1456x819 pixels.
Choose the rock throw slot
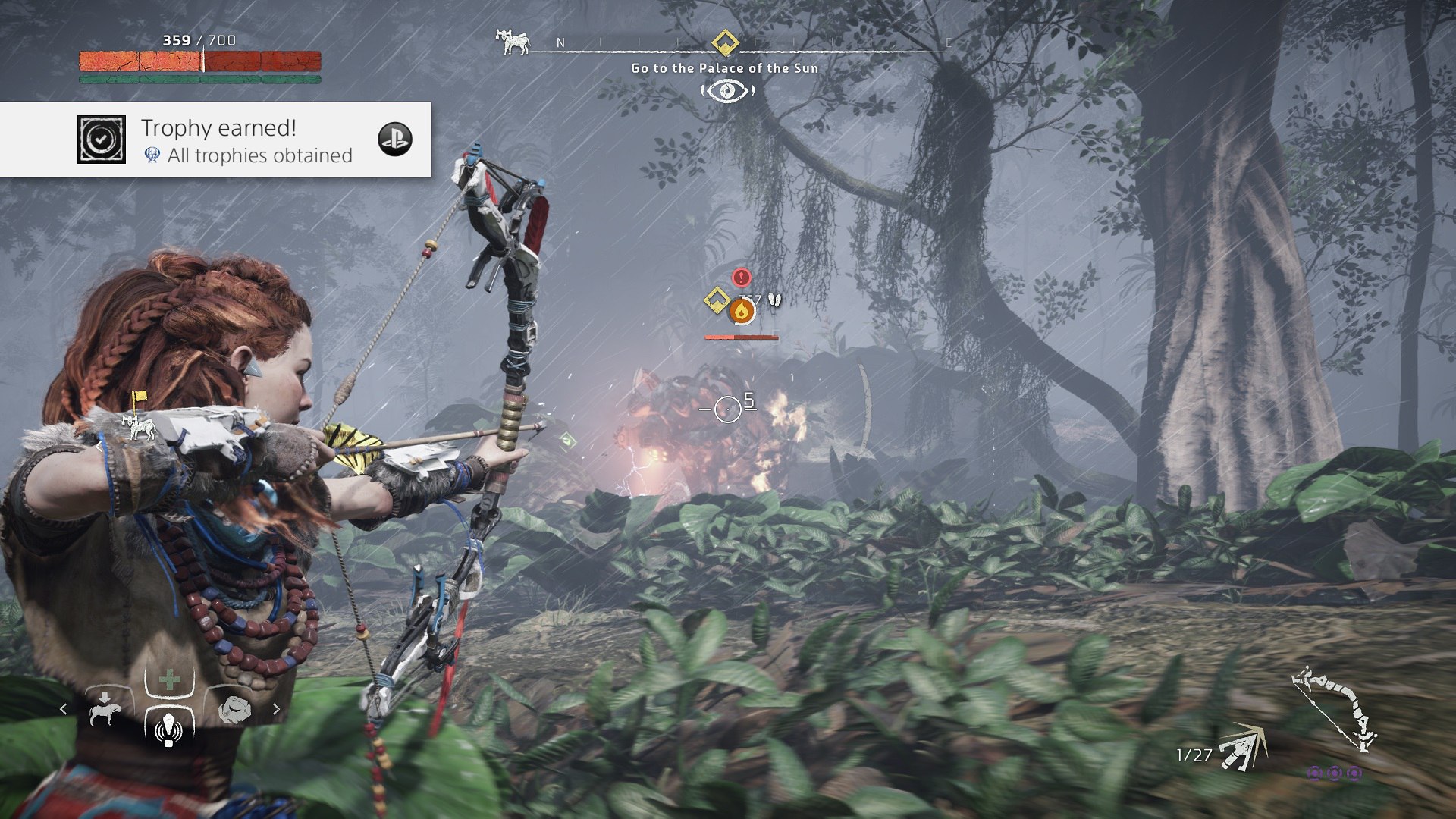tap(234, 710)
